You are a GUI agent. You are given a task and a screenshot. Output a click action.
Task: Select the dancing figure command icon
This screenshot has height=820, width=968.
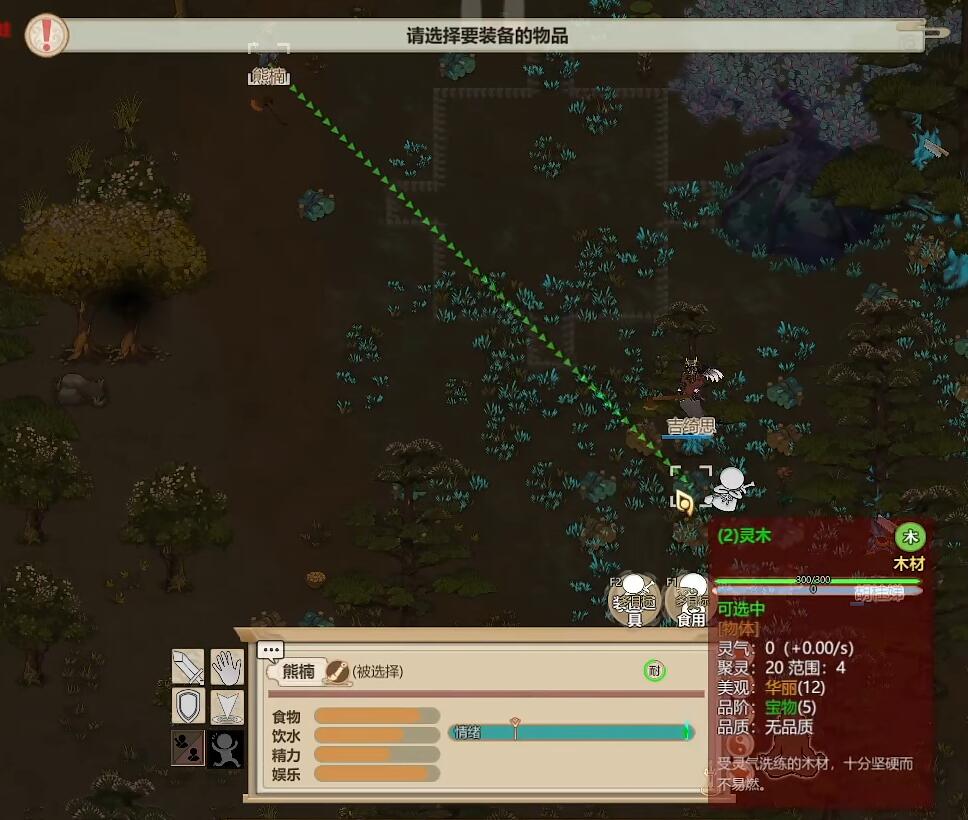(227, 747)
